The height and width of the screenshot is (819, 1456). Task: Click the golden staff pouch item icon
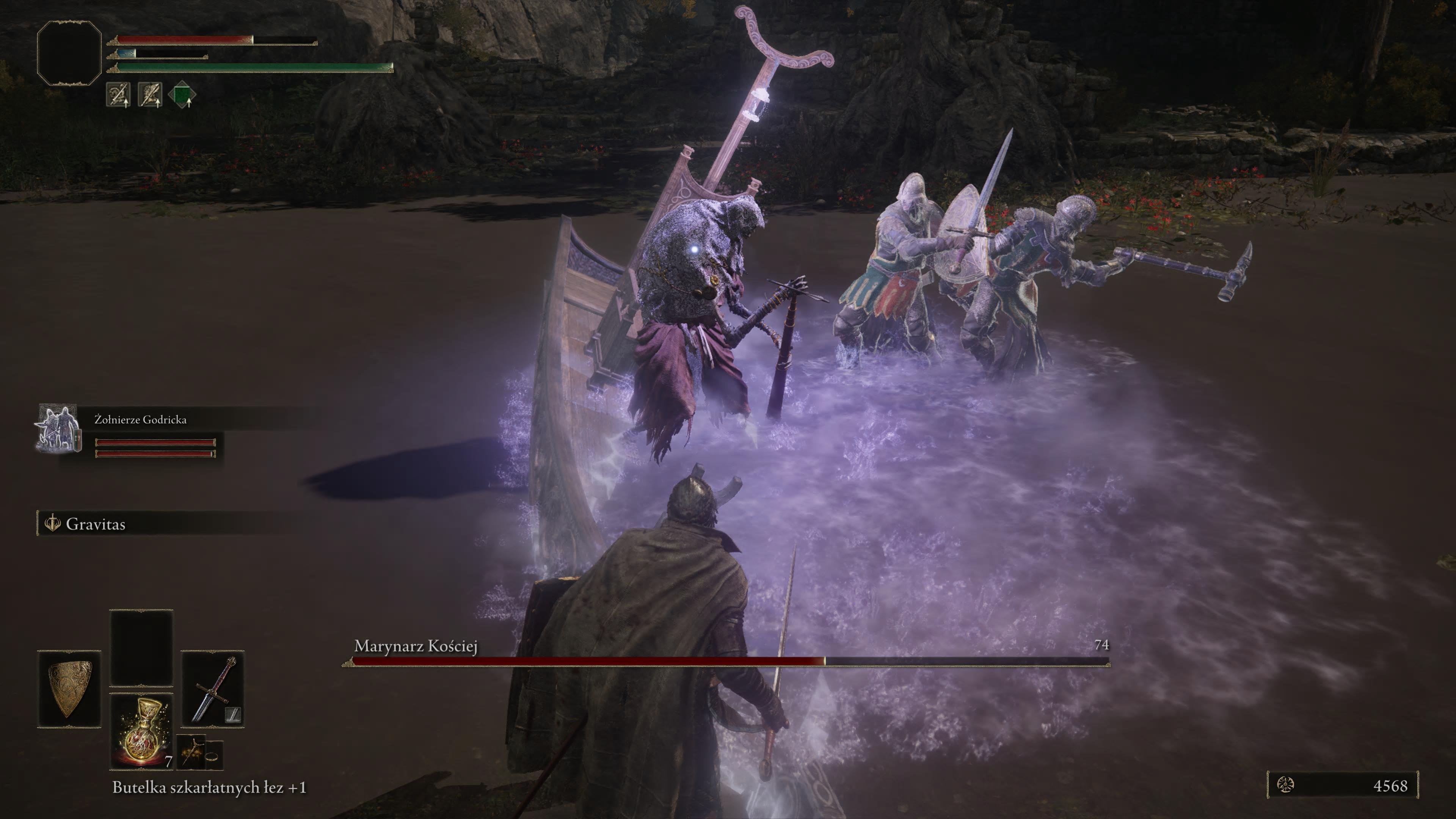click(191, 751)
